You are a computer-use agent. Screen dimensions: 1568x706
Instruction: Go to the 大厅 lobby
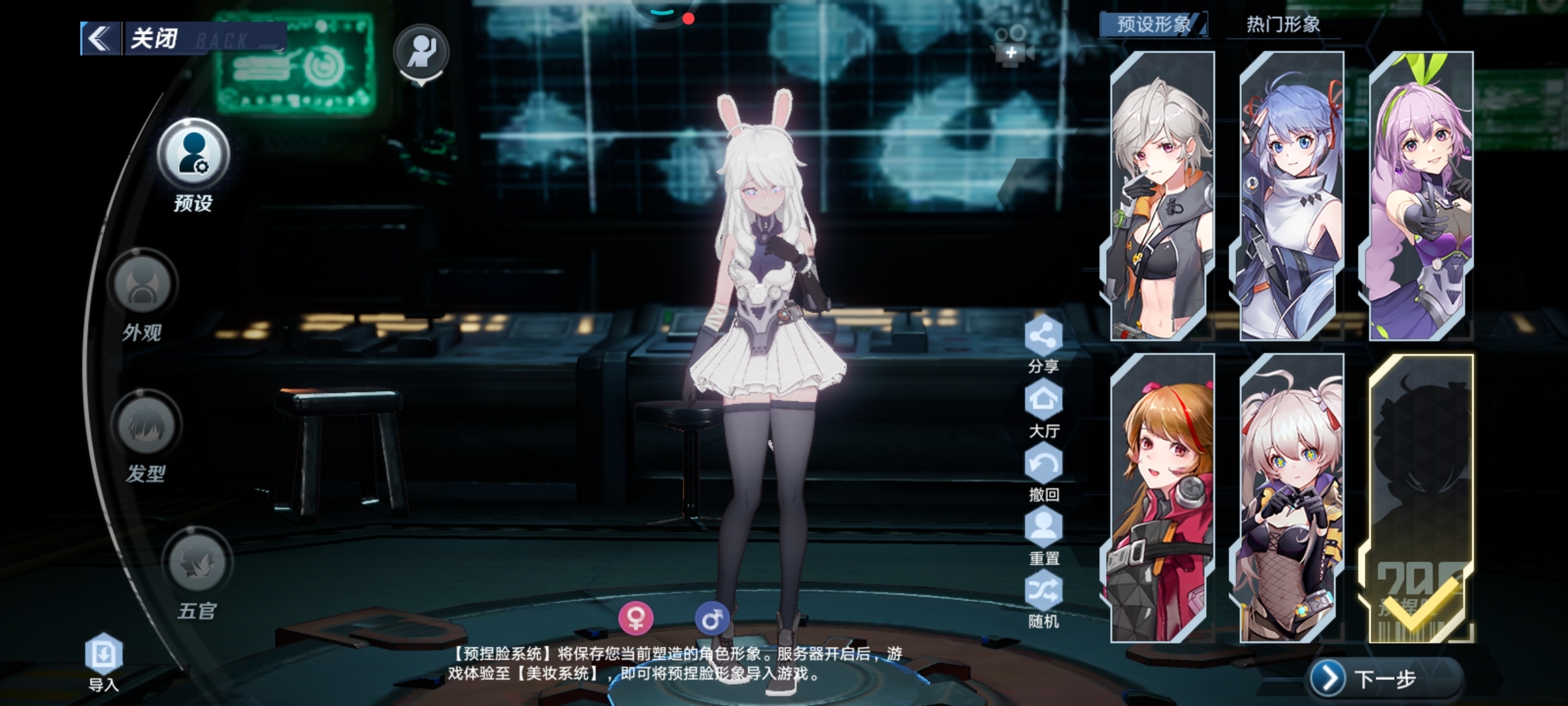tap(1043, 400)
